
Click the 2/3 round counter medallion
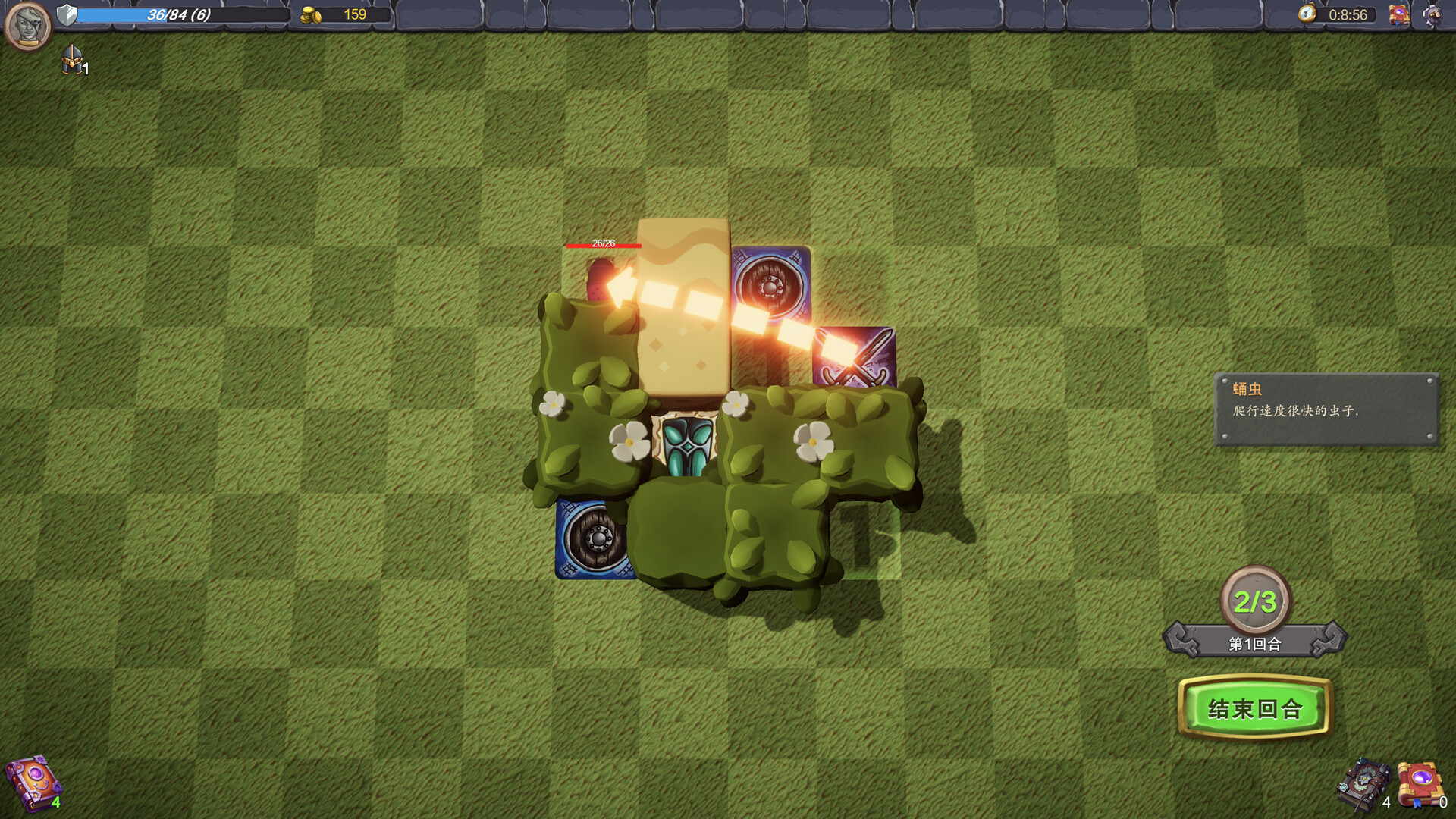(x=1255, y=599)
